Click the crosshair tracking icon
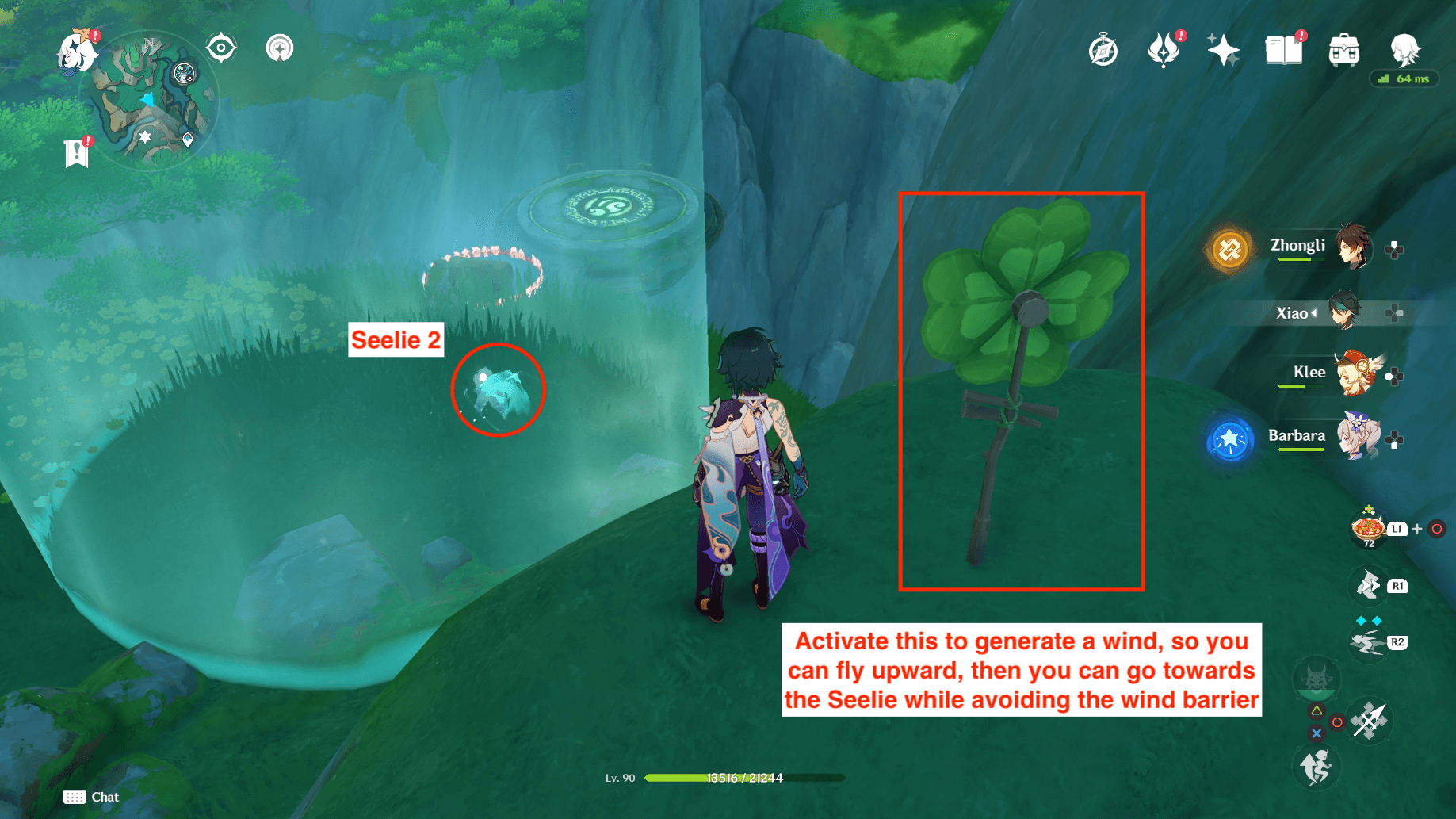Viewport: 1456px width, 819px height. coord(221,48)
